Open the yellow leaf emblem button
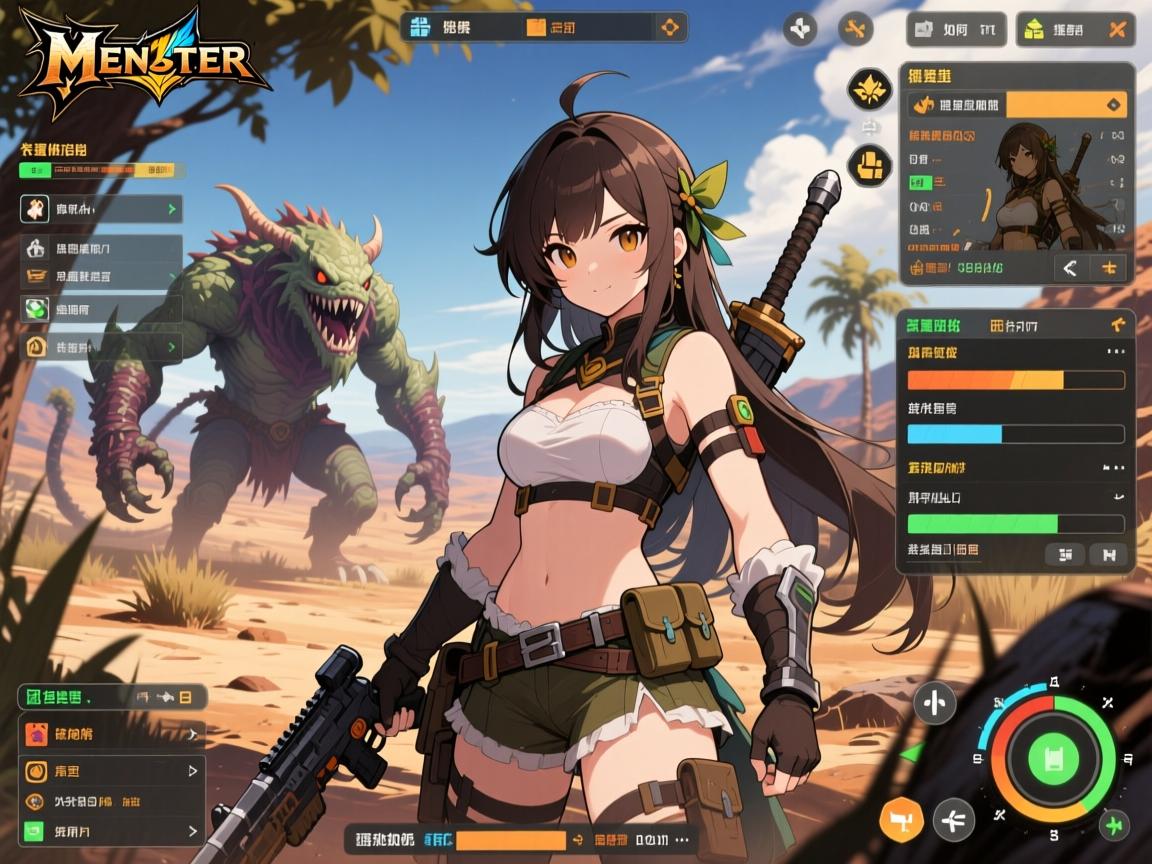This screenshot has width=1152, height=864. click(869, 89)
